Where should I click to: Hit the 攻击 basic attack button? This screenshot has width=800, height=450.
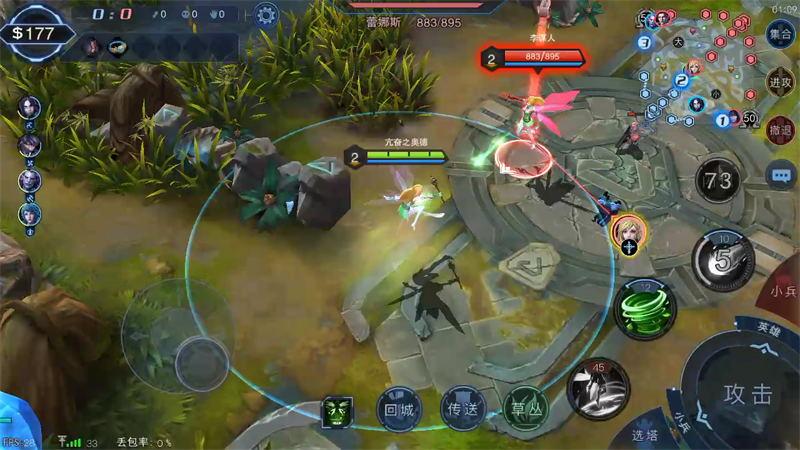(748, 393)
